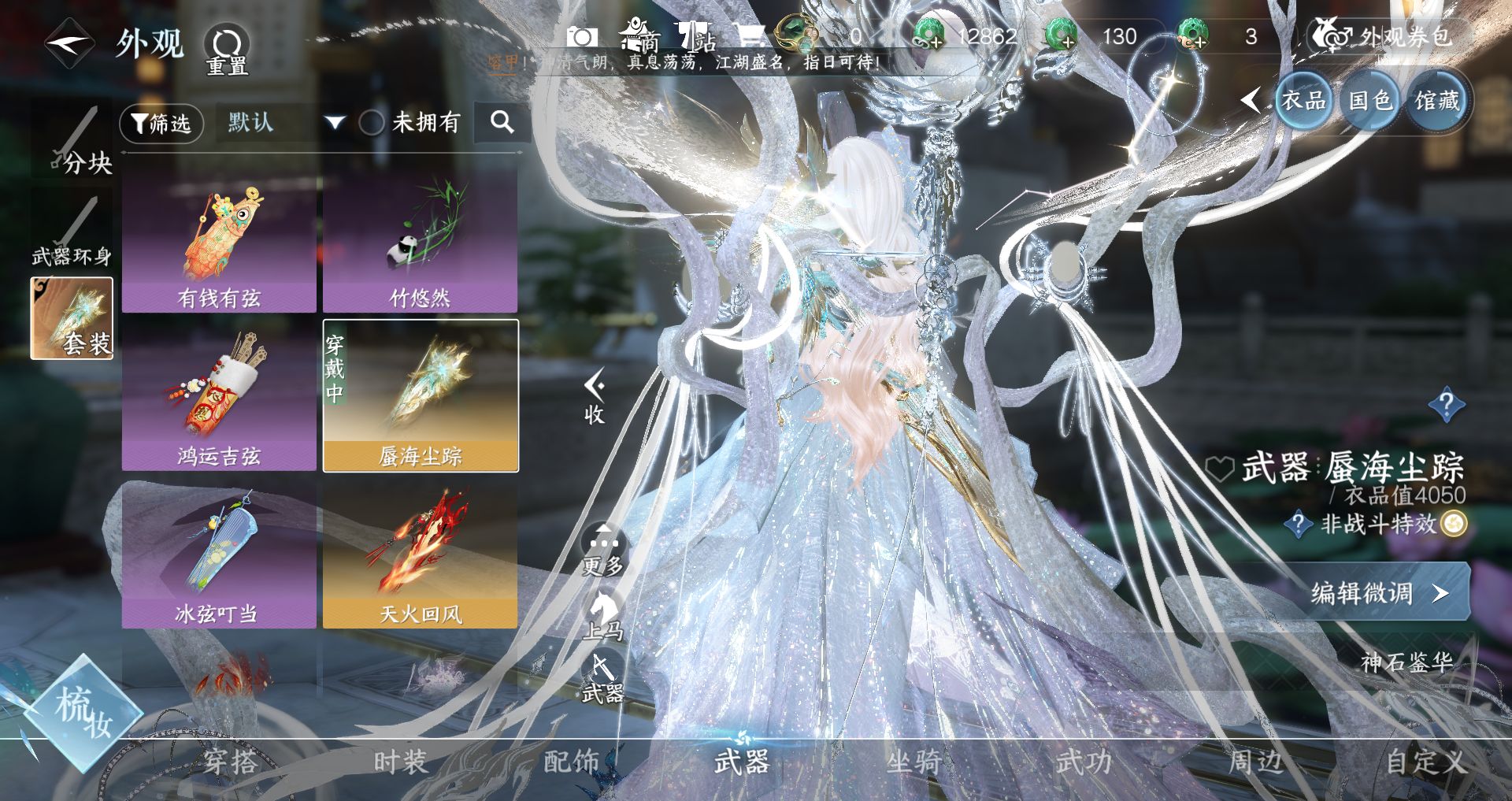Collapse the list with 收 arrow
The image size is (1512, 801).
[595, 396]
